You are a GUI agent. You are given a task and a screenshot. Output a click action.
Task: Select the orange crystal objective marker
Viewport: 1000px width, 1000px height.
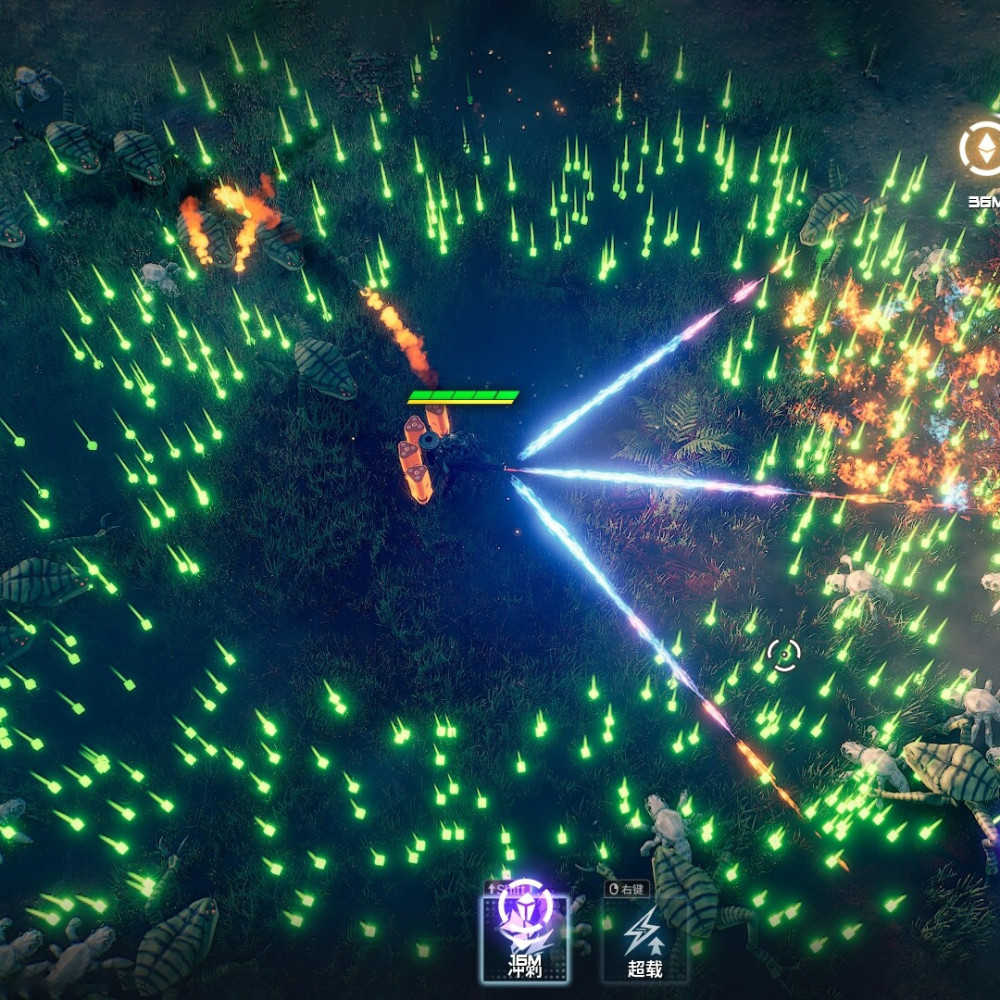coord(982,148)
